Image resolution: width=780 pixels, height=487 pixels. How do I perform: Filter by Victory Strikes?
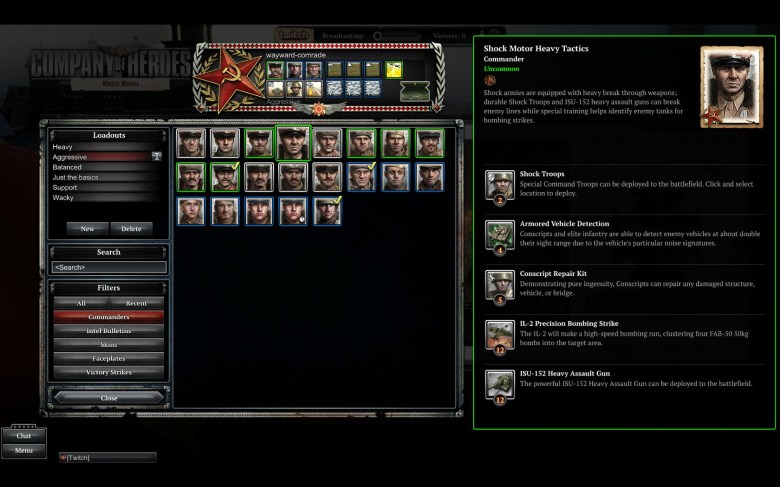coord(109,372)
